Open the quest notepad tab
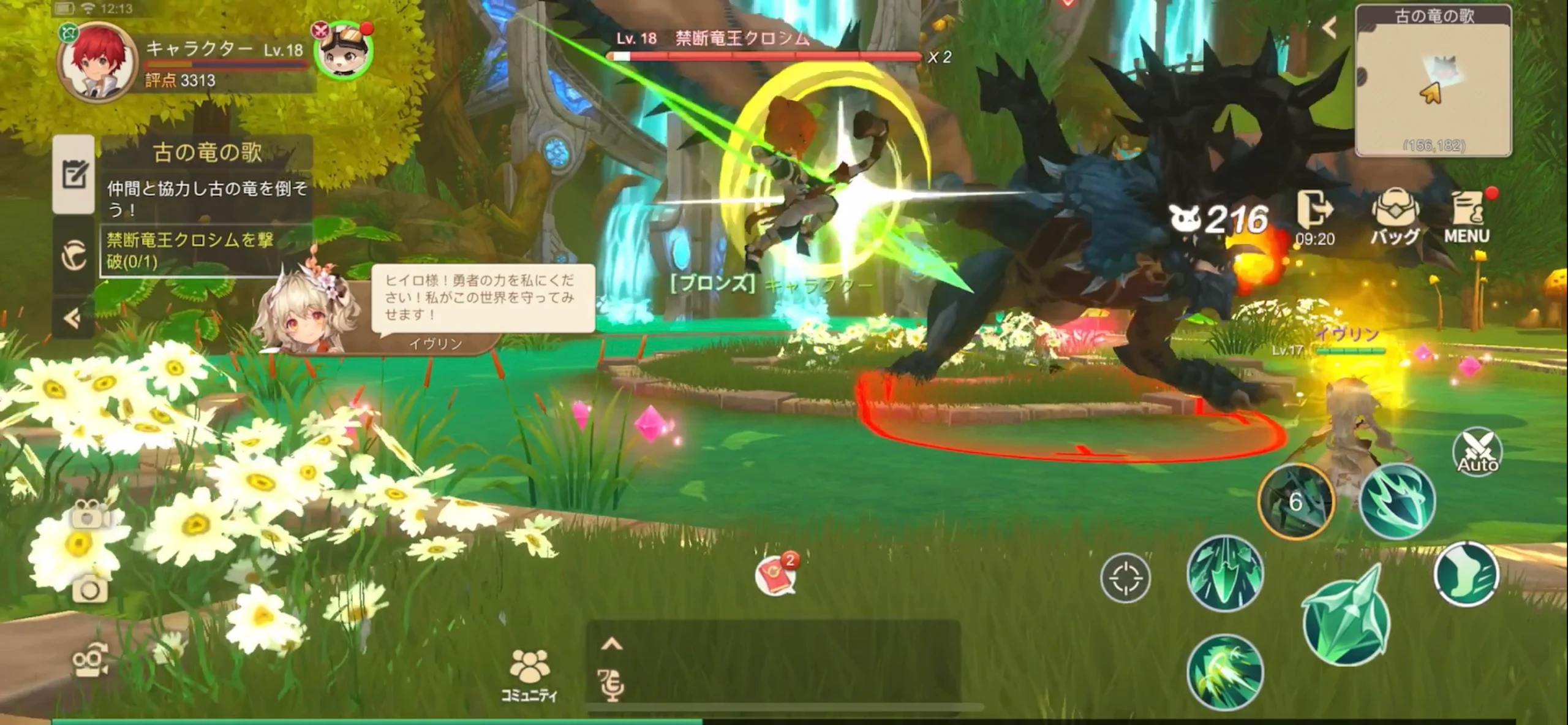 click(73, 175)
